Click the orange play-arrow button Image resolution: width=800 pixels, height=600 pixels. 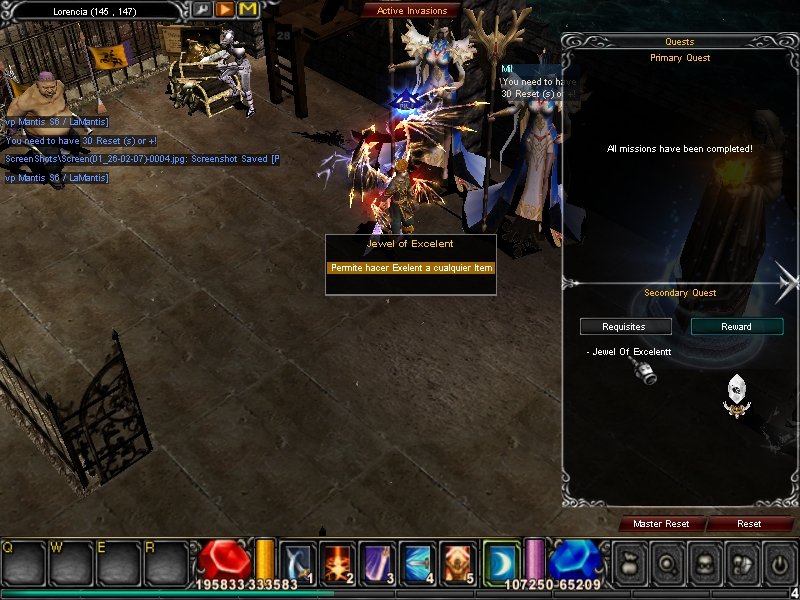tap(224, 10)
